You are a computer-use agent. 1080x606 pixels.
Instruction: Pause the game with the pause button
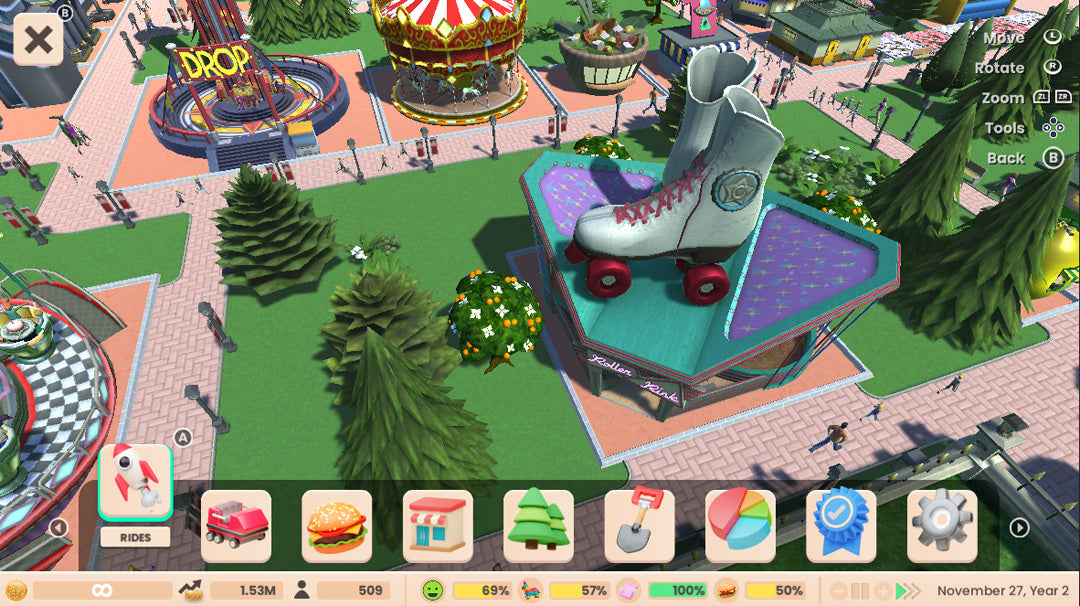point(859,591)
